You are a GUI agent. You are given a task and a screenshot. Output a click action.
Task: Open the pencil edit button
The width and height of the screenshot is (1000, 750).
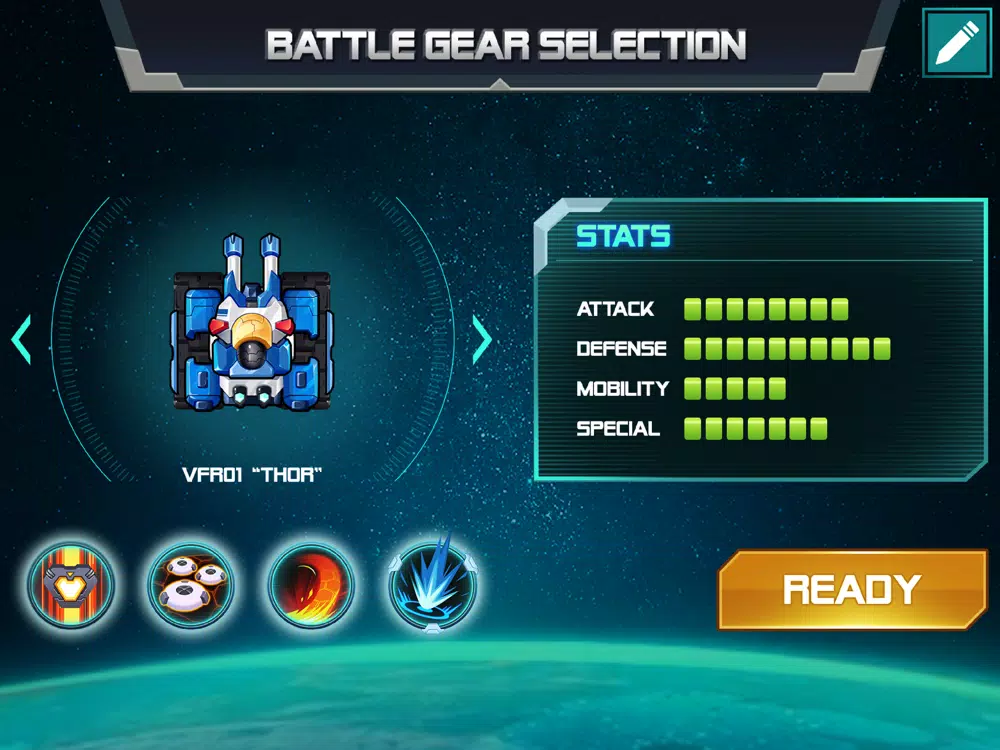tap(956, 42)
